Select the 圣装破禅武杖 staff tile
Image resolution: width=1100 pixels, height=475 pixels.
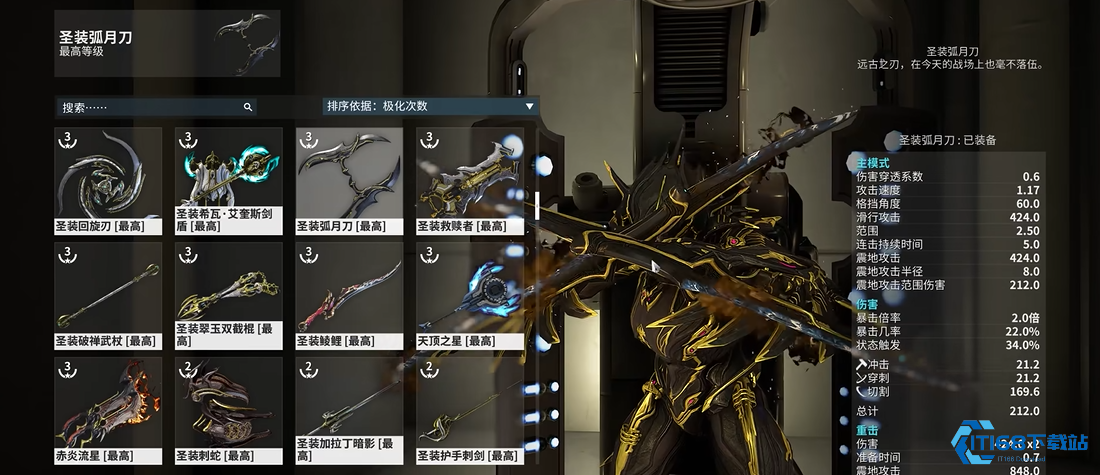pyautogui.click(x=108, y=294)
